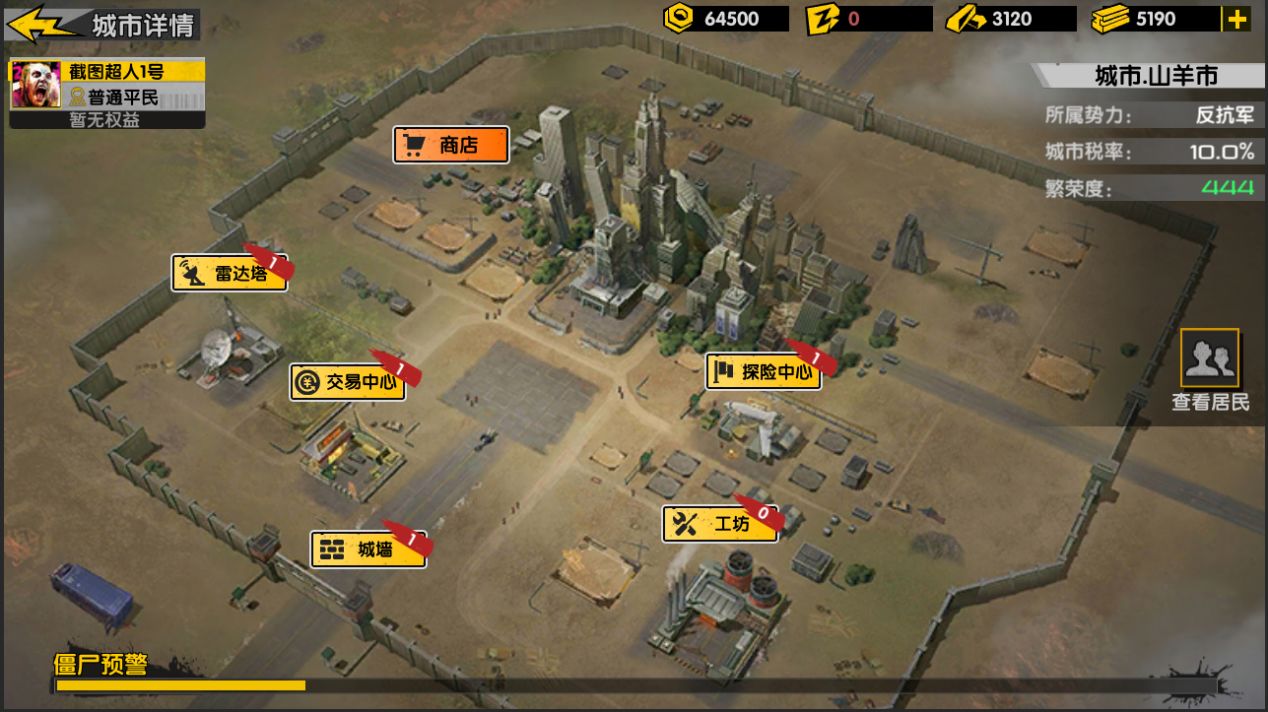Open player profile 截图超人1号 avatar
The image size is (1268, 712).
(x=33, y=85)
